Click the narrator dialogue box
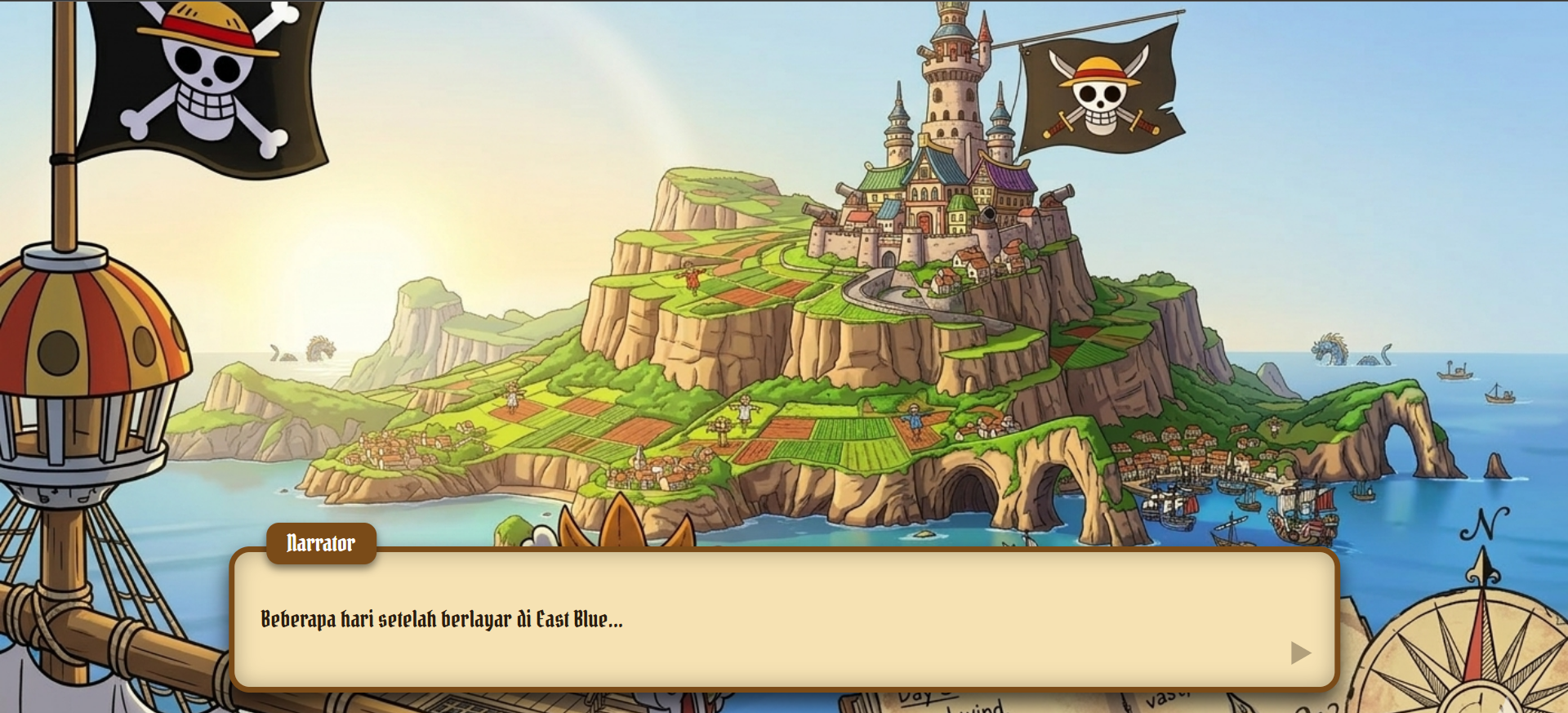This screenshot has height=713, width=1568. tap(784, 619)
